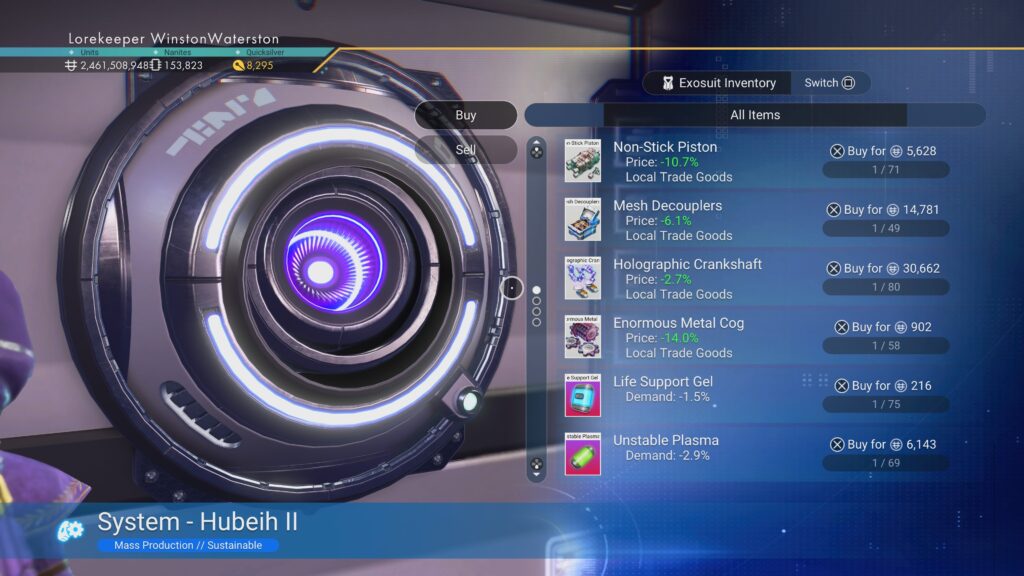Buy Life Support Gel for 216

point(883,385)
